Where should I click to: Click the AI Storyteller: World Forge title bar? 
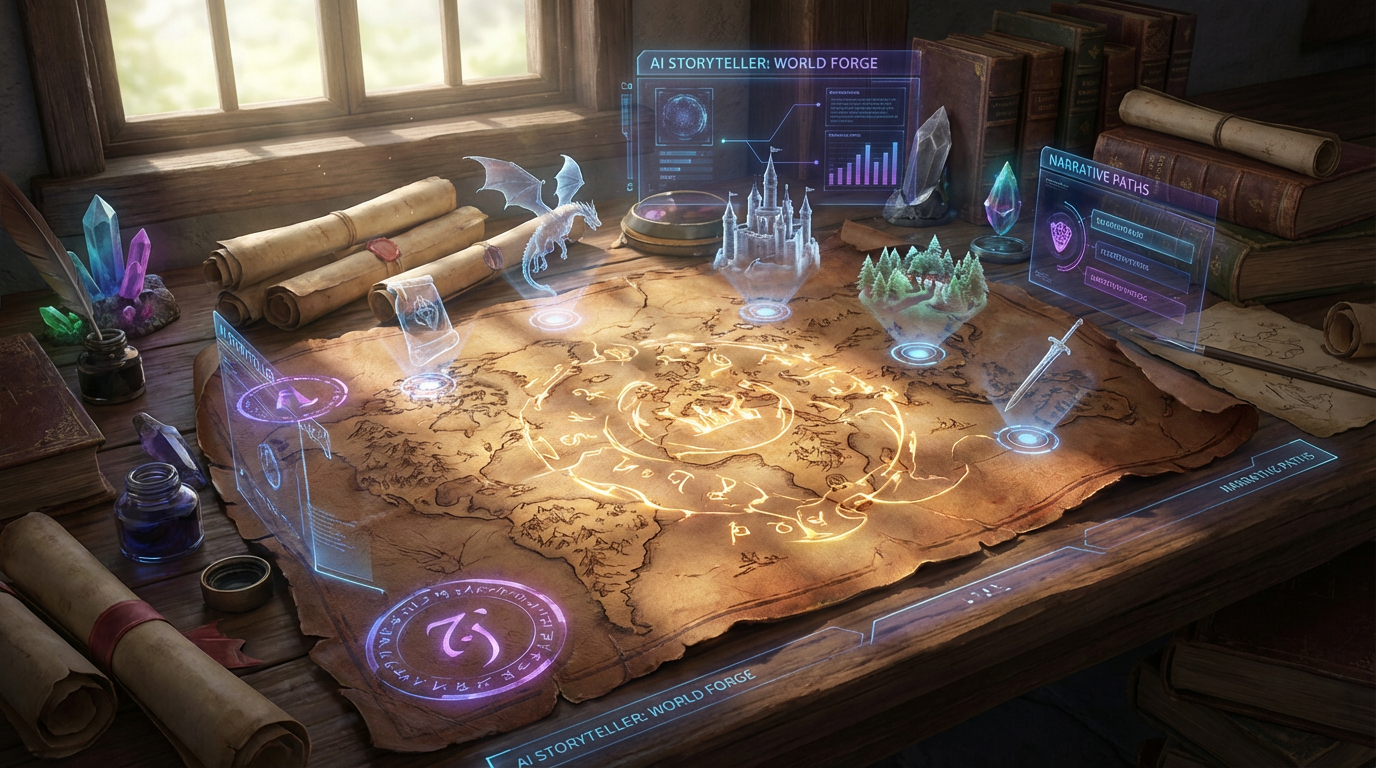[757, 63]
